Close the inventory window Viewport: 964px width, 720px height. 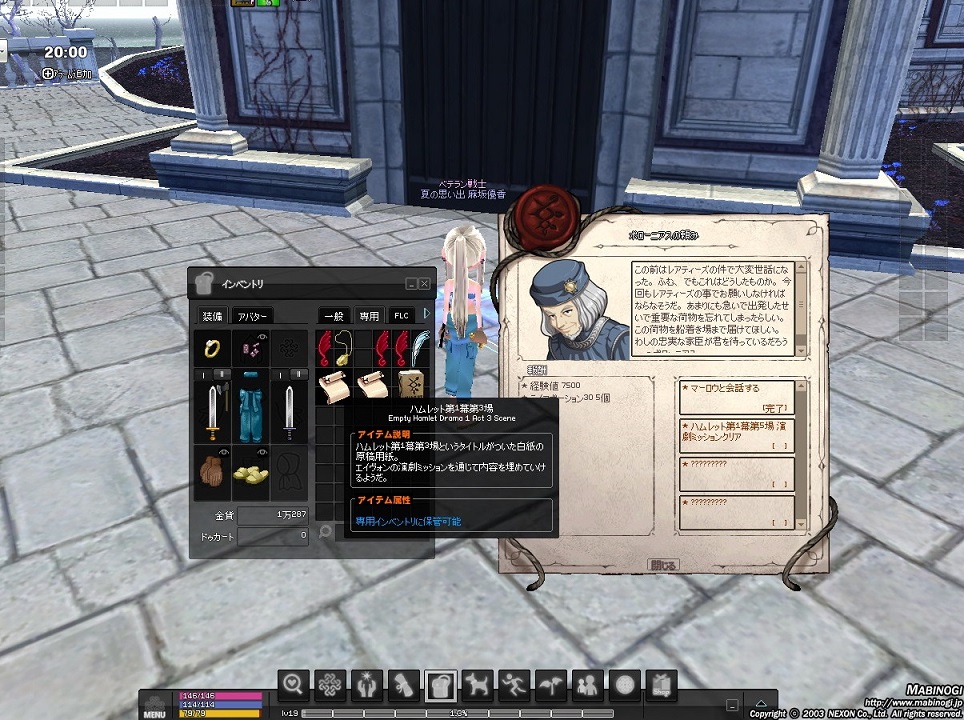coord(424,285)
